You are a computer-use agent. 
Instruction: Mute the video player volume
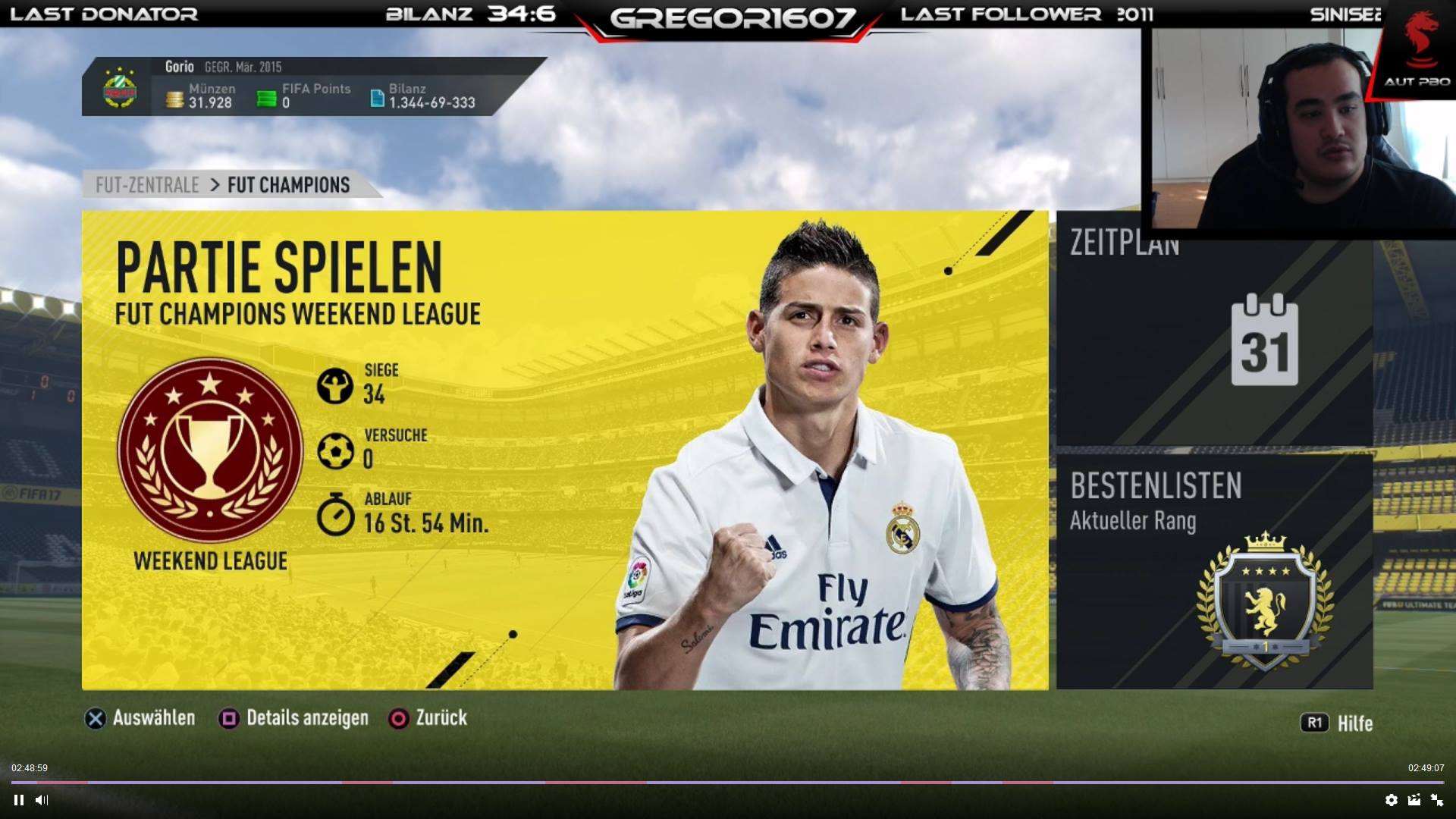[x=42, y=800]
